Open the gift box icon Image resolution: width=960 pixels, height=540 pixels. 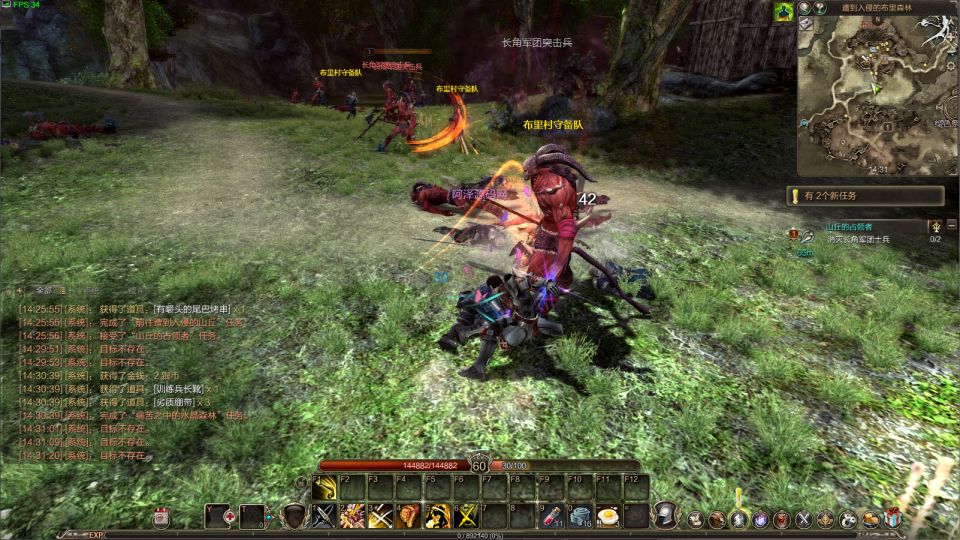(892, 518)
